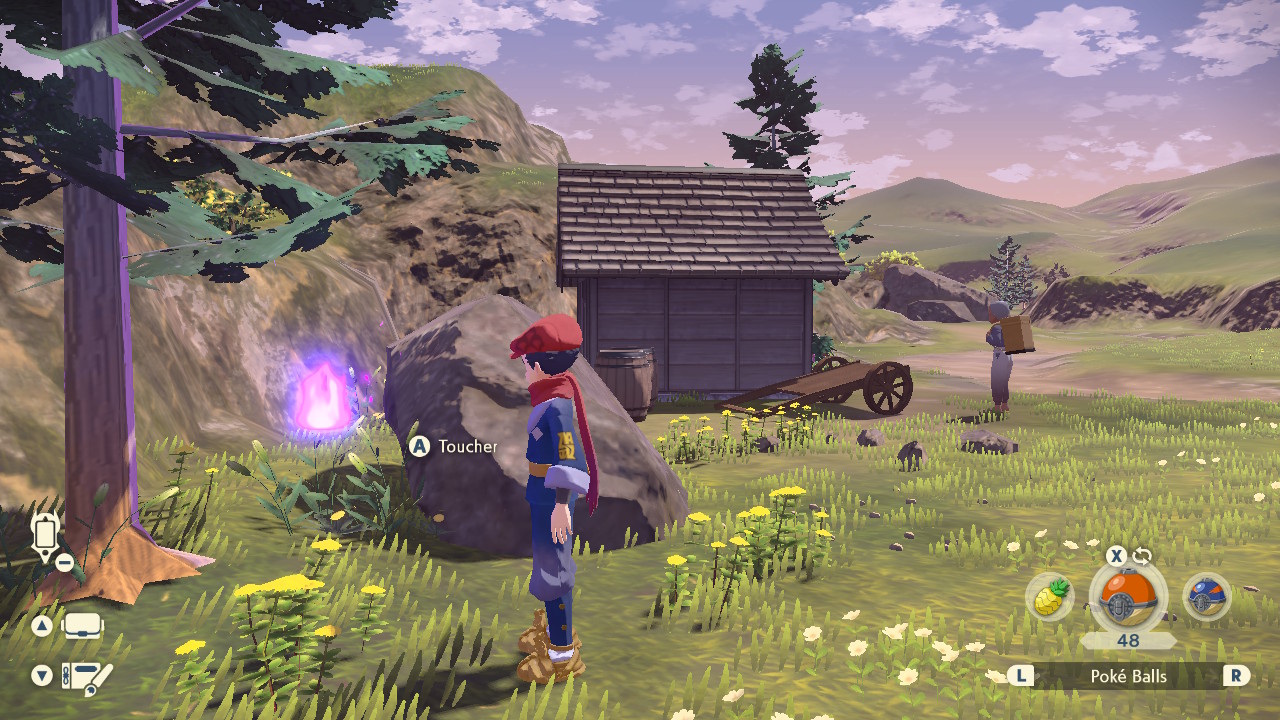The image size is (1280, 720).
Task: Open the Arc Phone map icon
Action: click(45, 535)
